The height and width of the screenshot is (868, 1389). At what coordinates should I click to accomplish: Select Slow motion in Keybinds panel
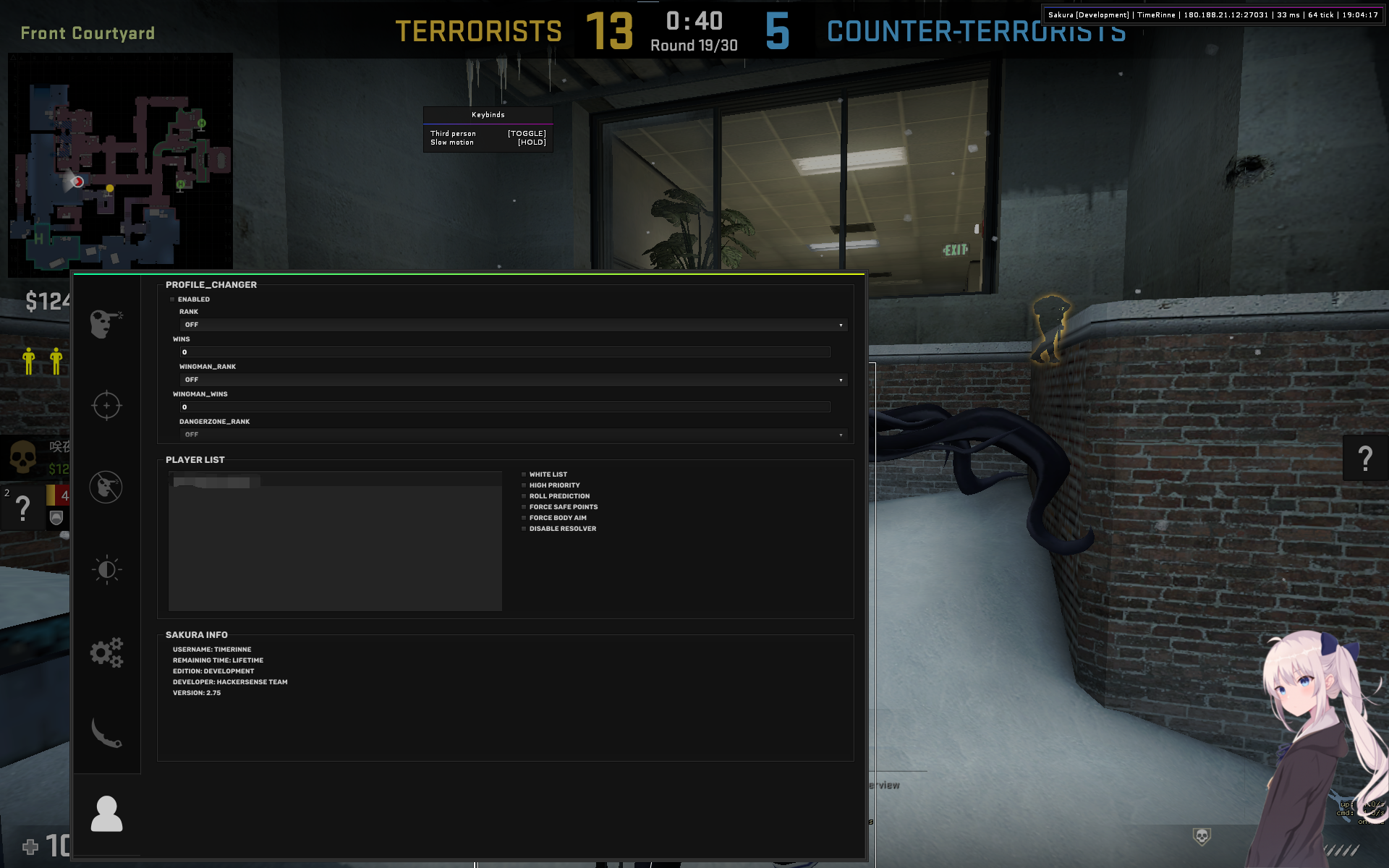tap(452, 142)
